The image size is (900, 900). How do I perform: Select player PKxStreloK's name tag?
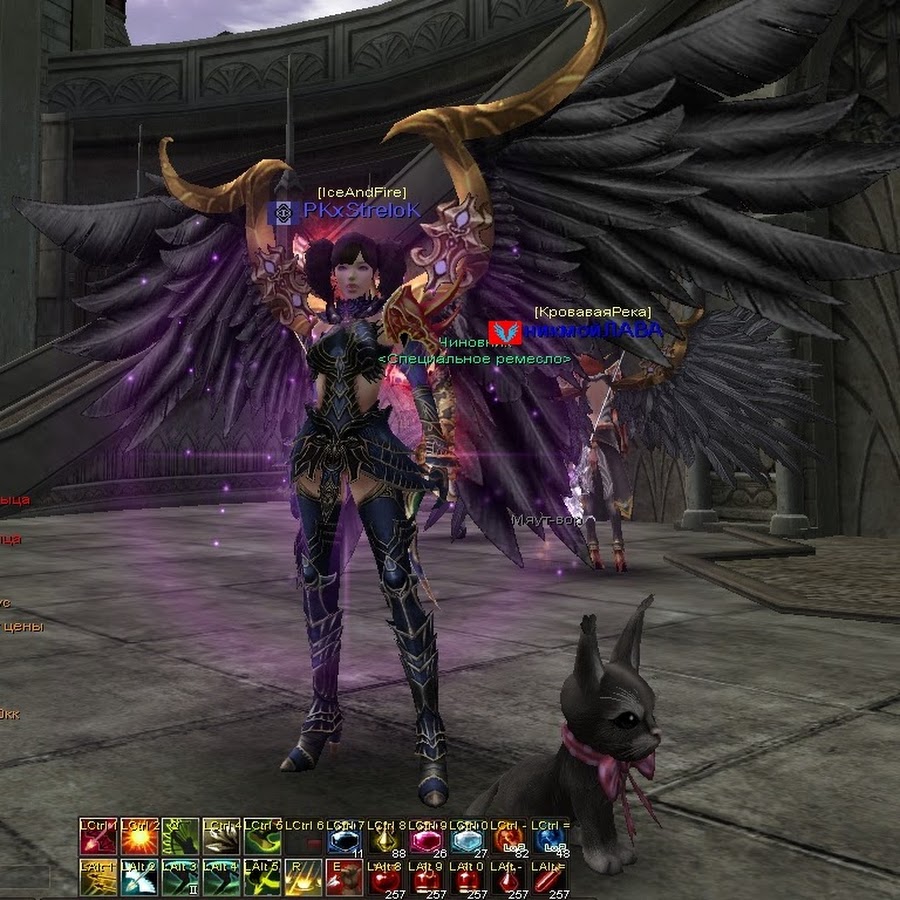tap(361, 211)
